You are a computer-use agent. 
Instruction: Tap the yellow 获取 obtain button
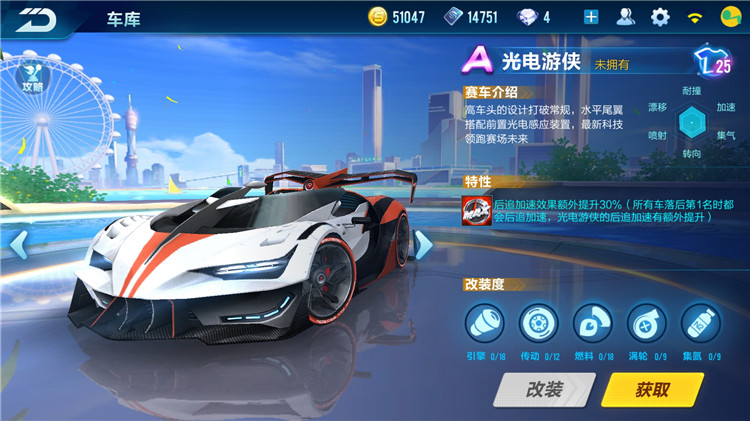(x=652, y=390)
